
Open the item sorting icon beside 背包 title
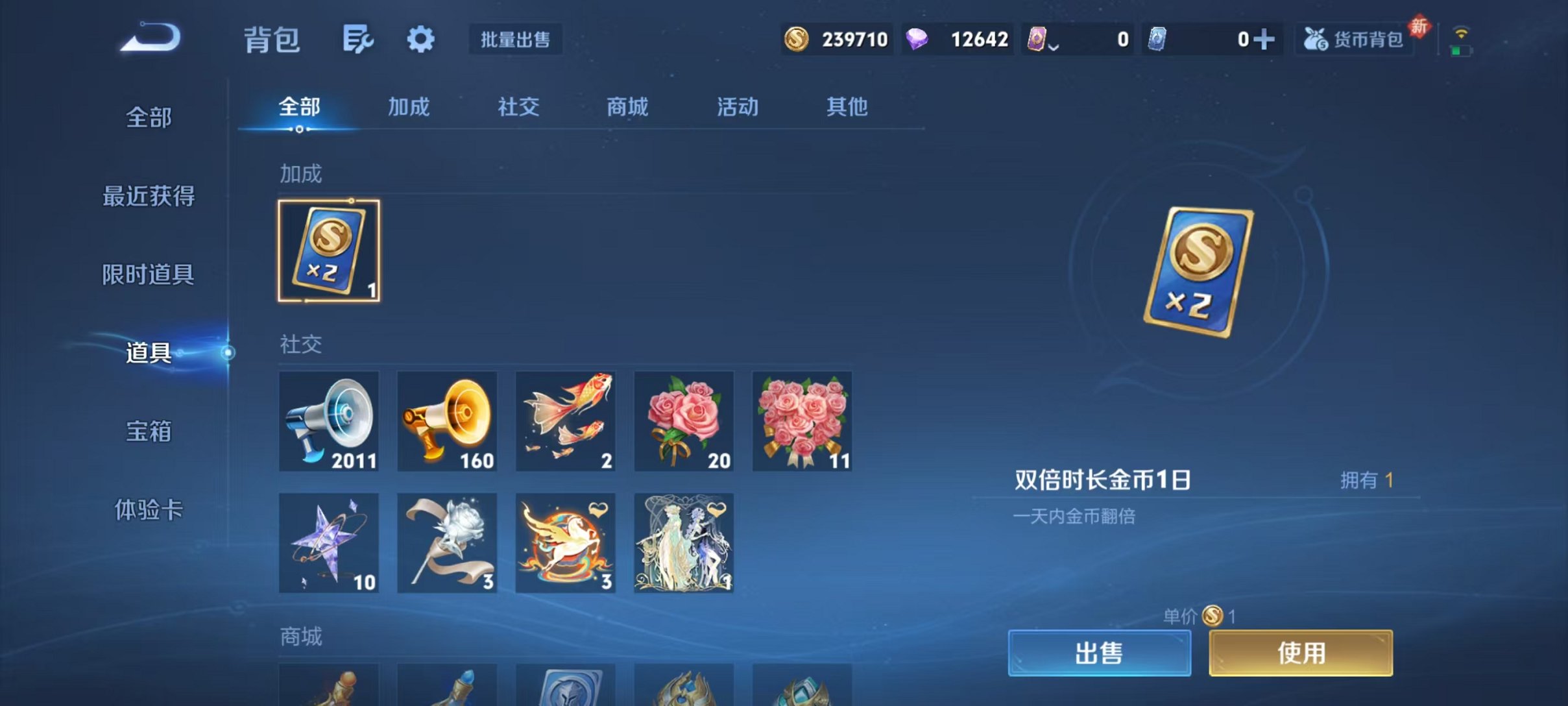click(x=357, y=39)
